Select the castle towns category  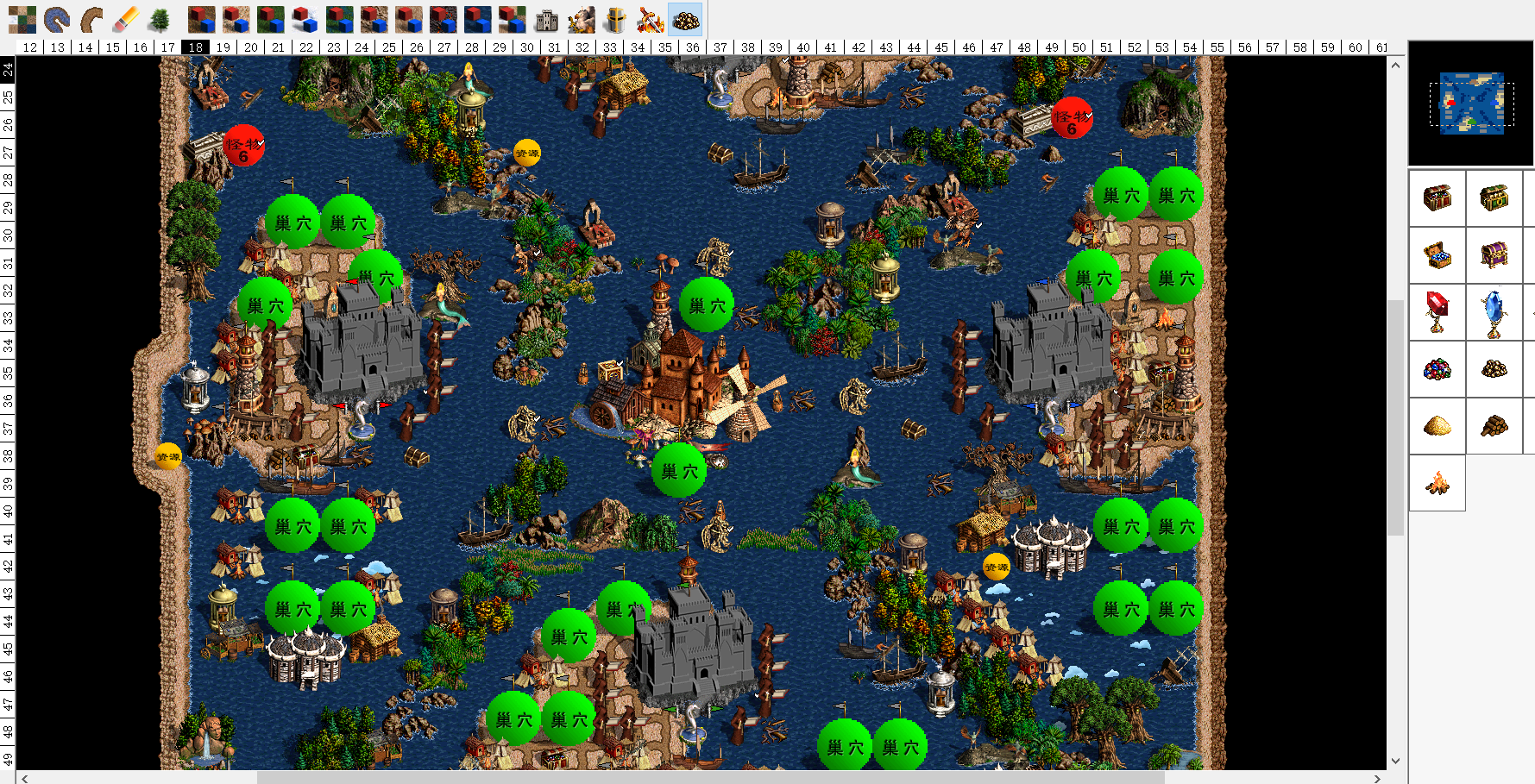[x=547, y=19]
